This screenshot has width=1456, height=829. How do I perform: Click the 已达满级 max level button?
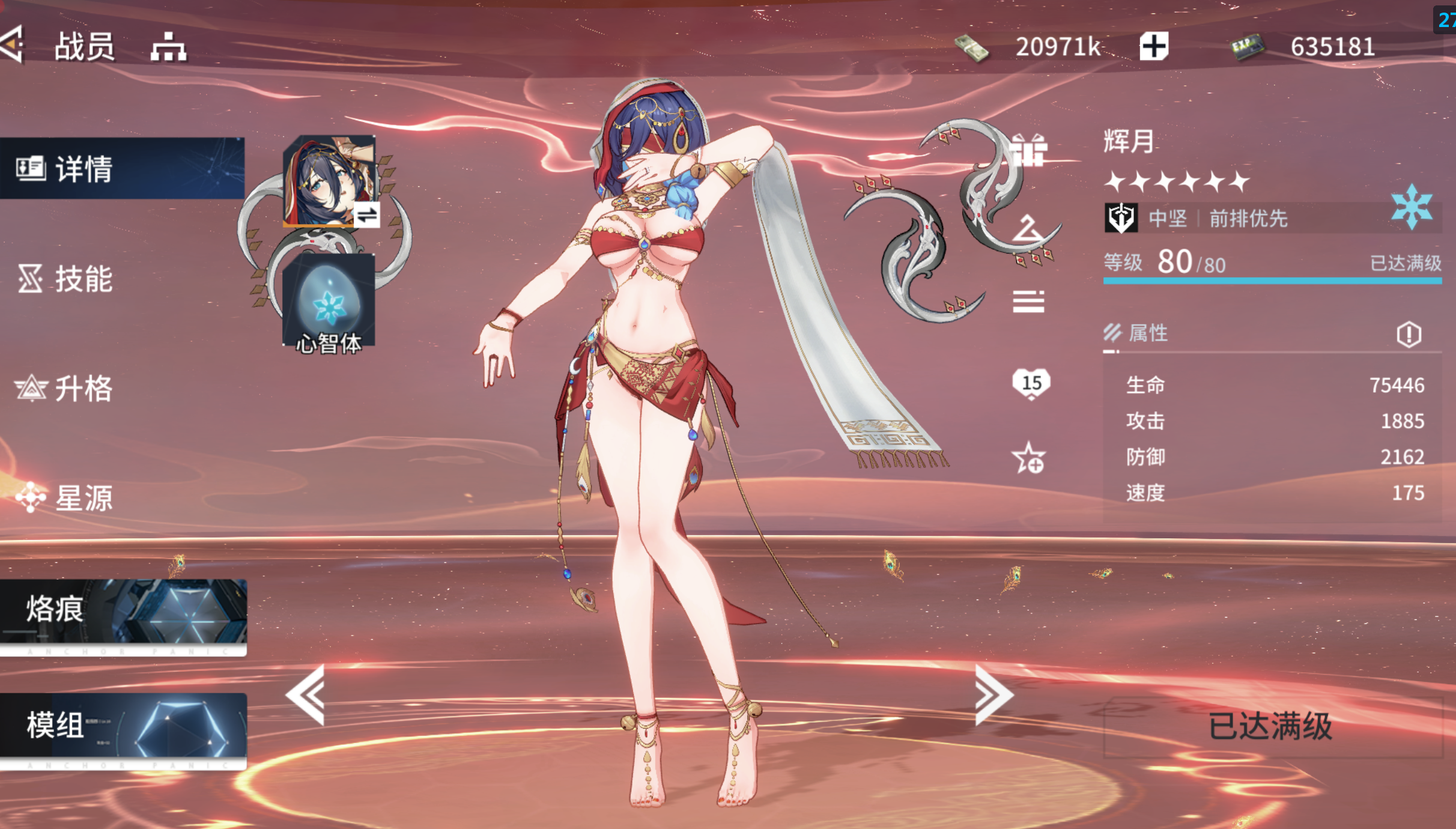pos(1272,727)
